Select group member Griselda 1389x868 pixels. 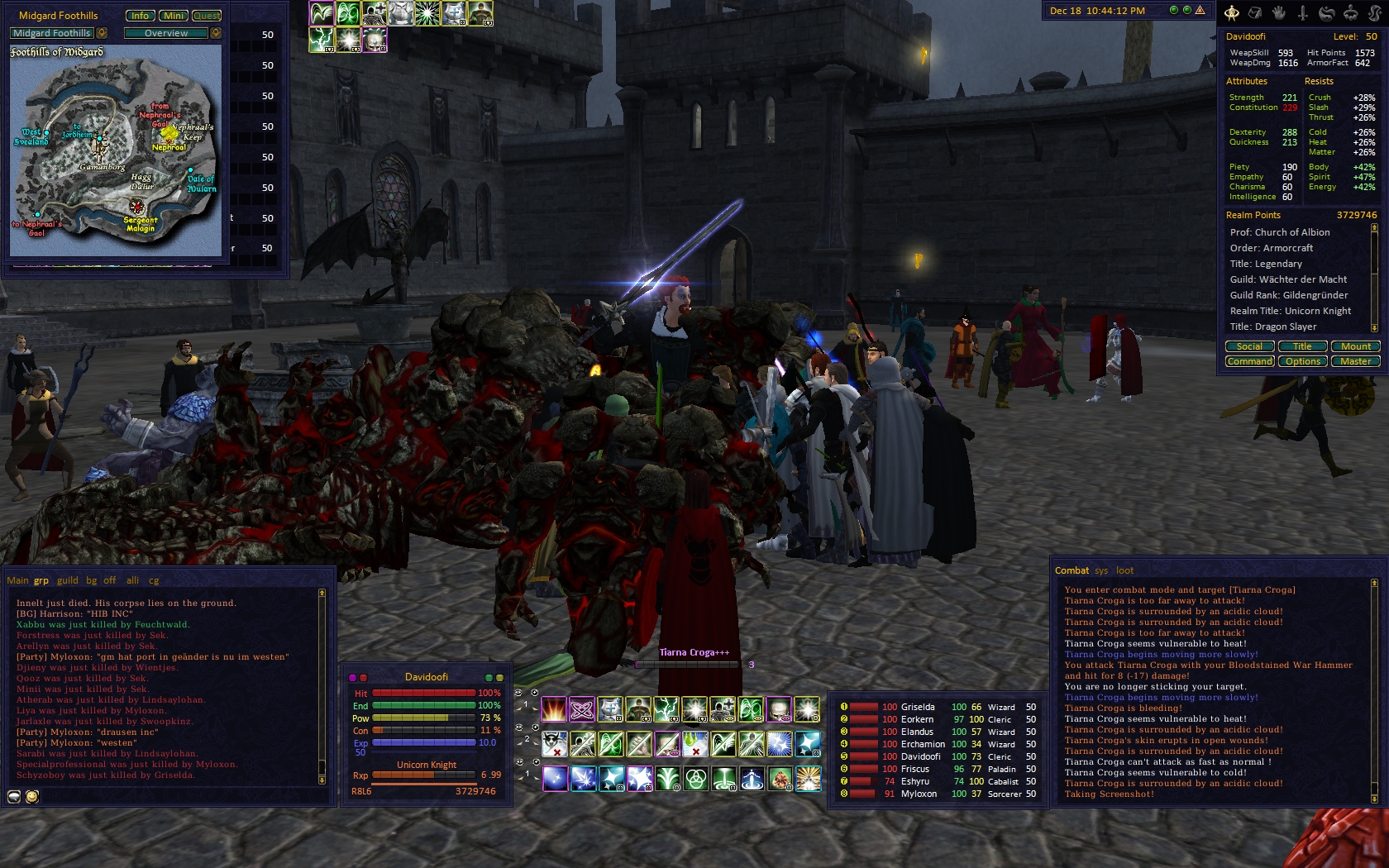pos(918,707)
